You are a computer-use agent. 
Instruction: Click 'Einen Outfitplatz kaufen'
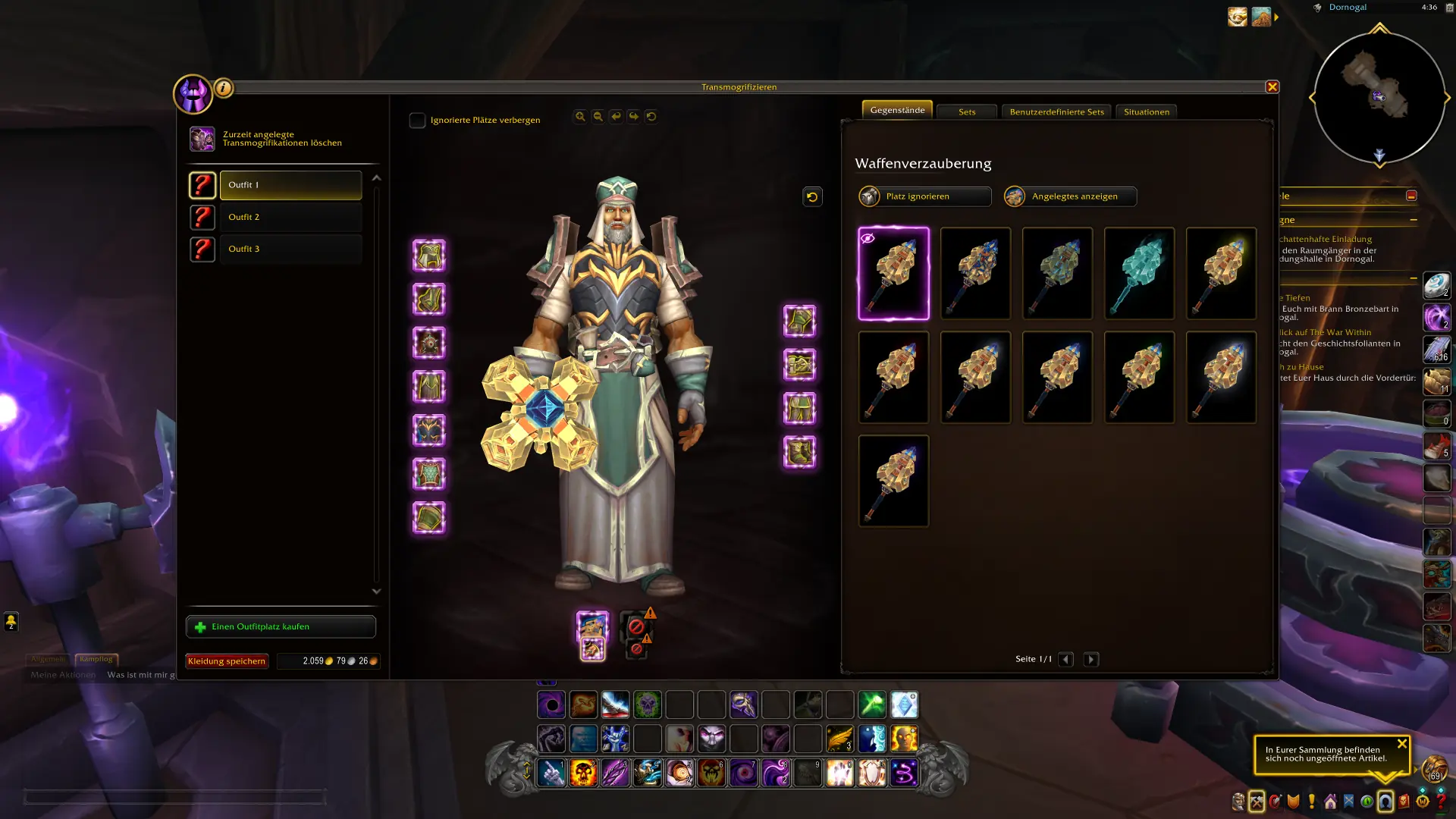pos(281,626)
